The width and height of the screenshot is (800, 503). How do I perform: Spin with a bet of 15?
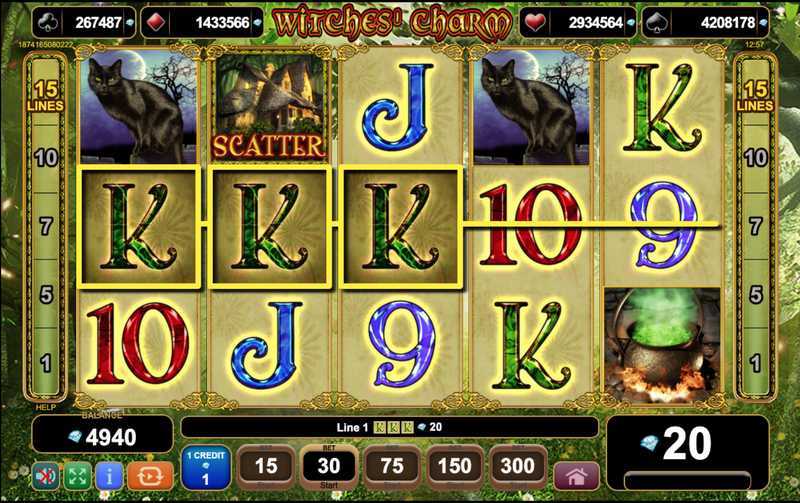point(266,466)
